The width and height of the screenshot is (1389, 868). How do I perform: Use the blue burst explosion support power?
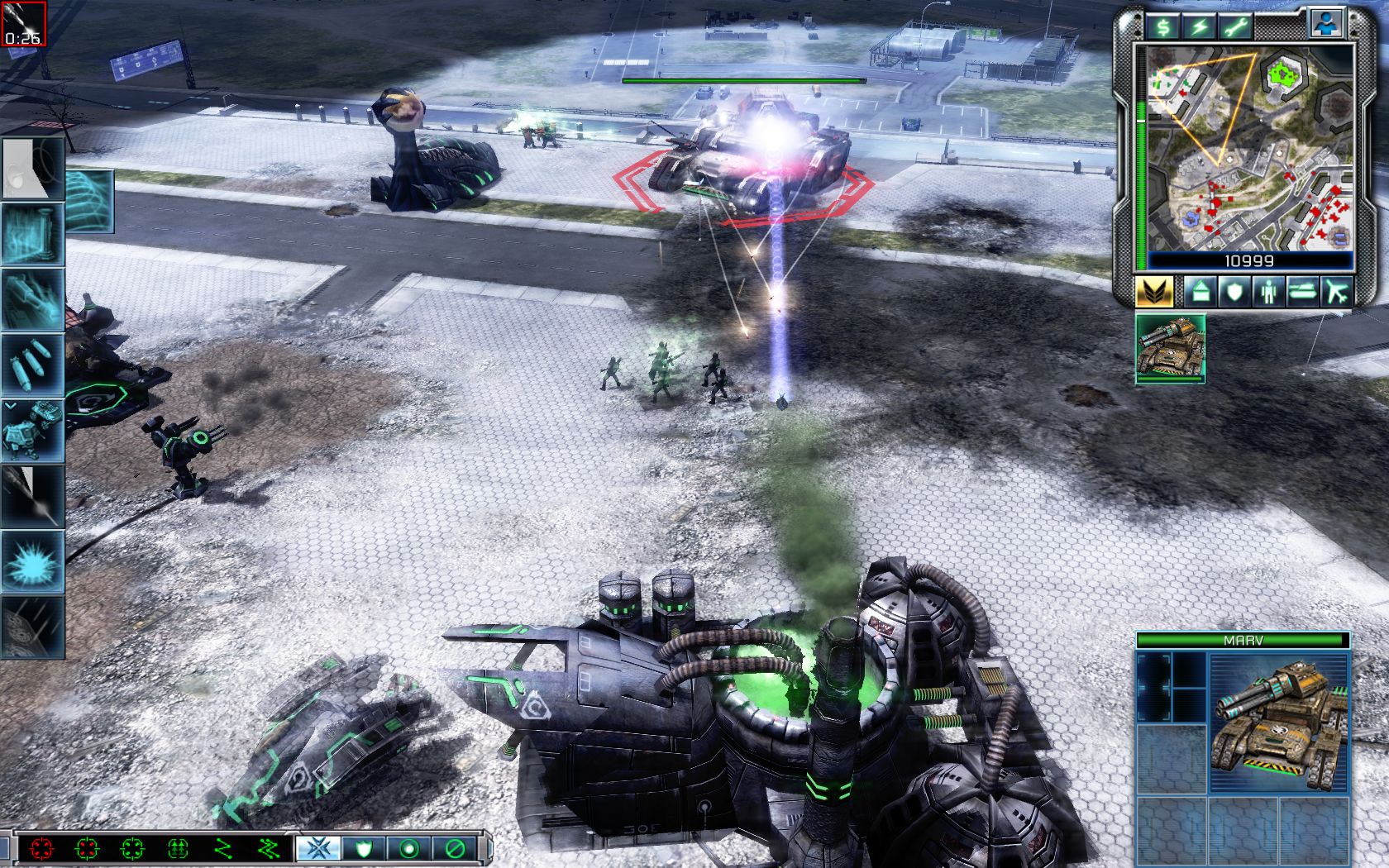pos(33,561)
